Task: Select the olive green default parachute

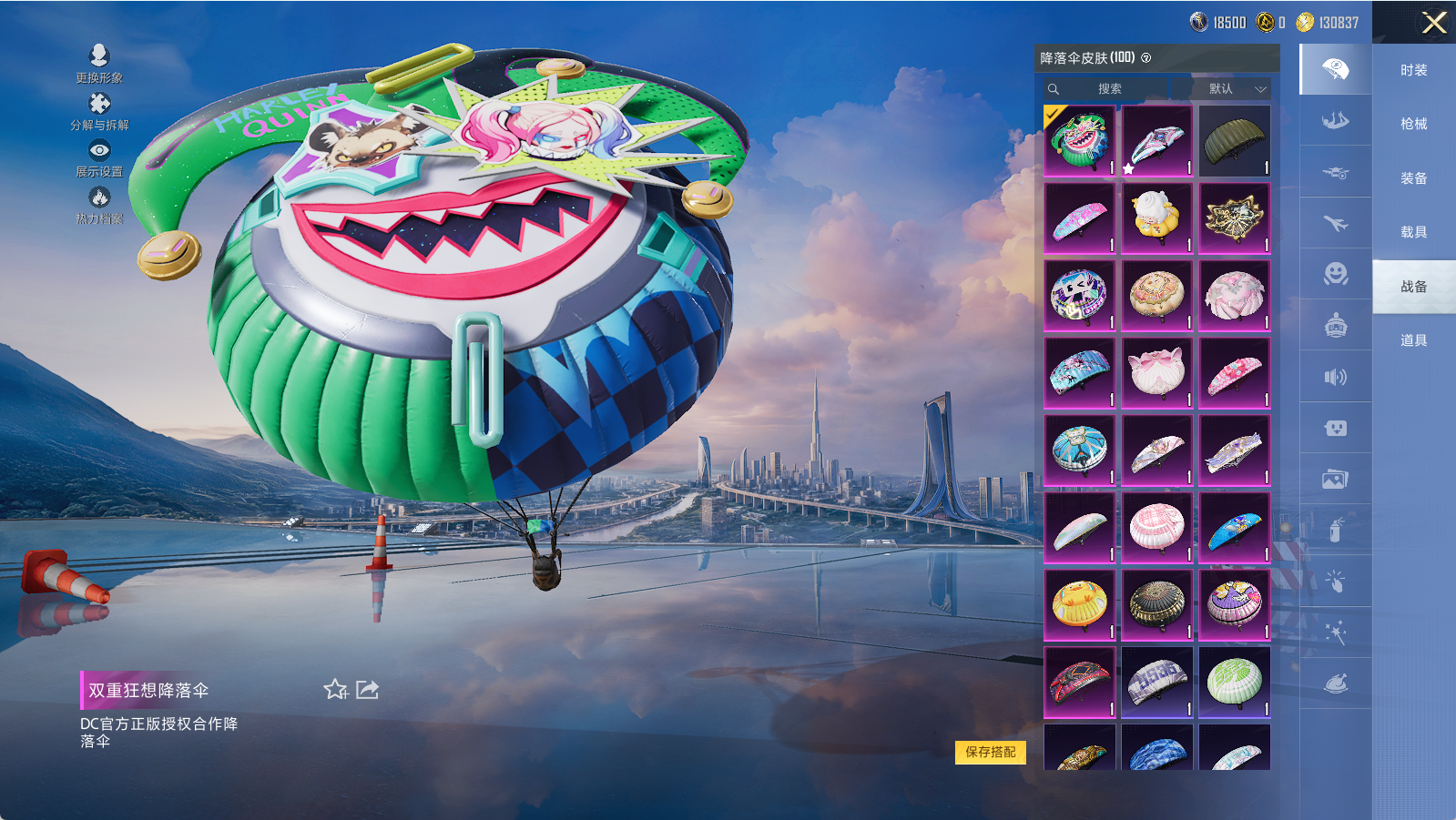Action: coord(1235,141)
